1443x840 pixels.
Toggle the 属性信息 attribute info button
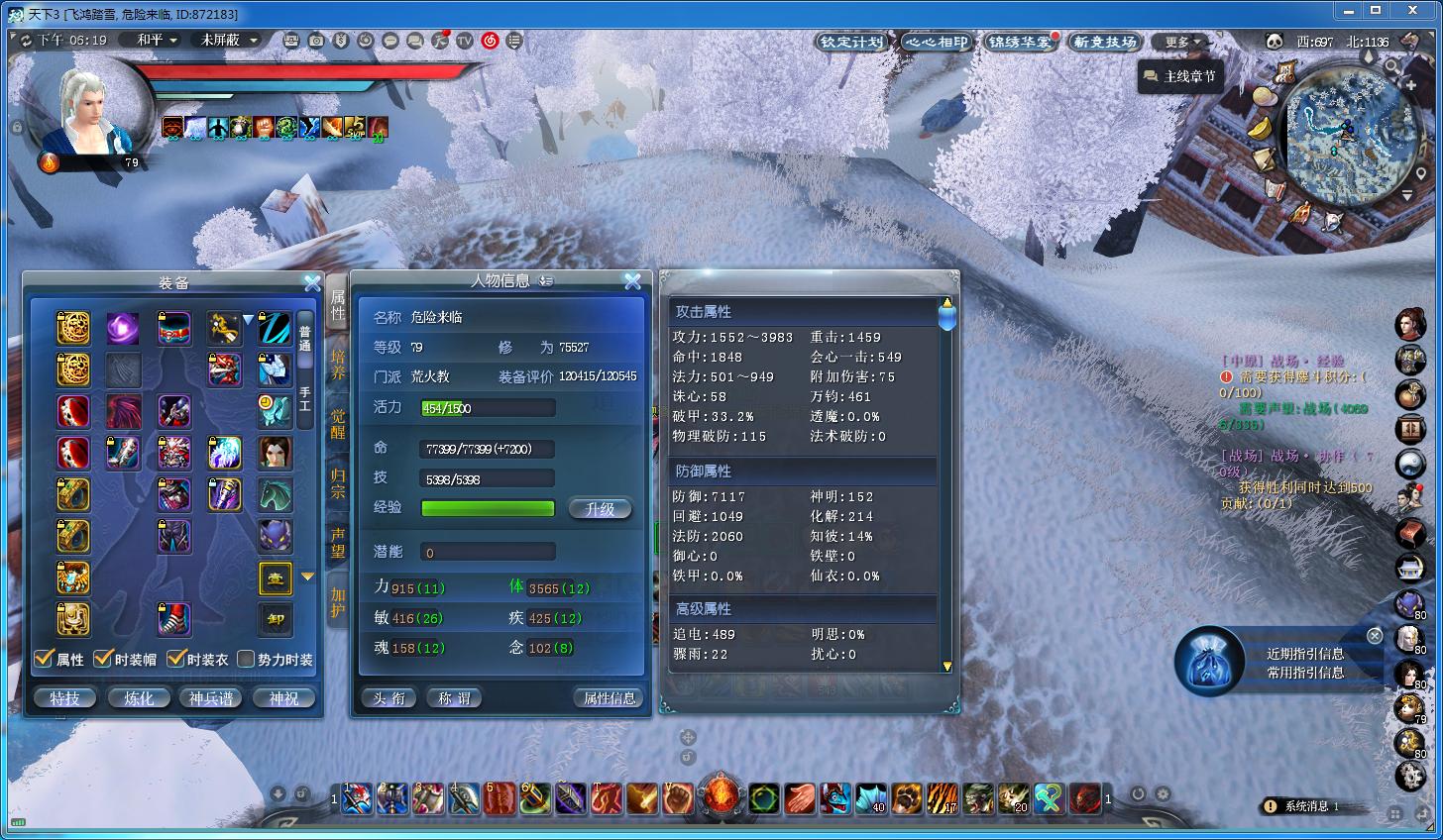(x=609, y=698)
